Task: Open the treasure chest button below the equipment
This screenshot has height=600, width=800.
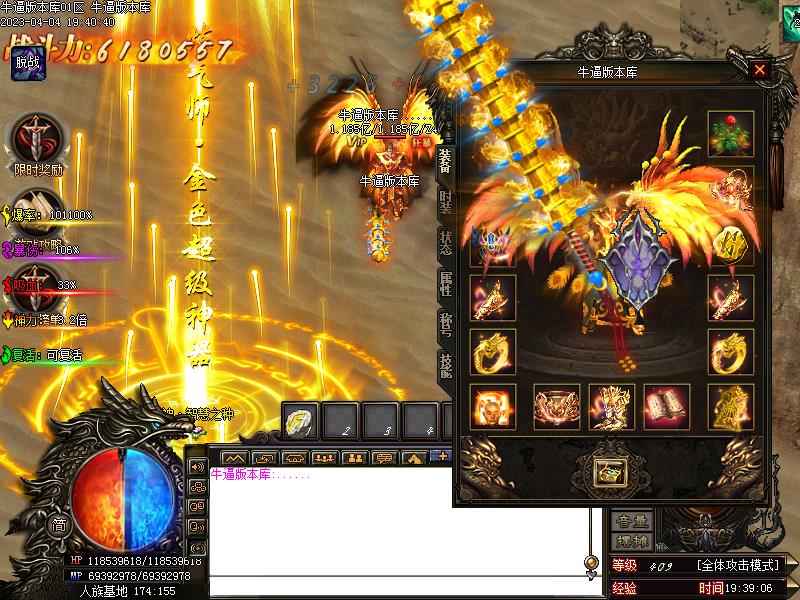Action: tap(607, 470)
